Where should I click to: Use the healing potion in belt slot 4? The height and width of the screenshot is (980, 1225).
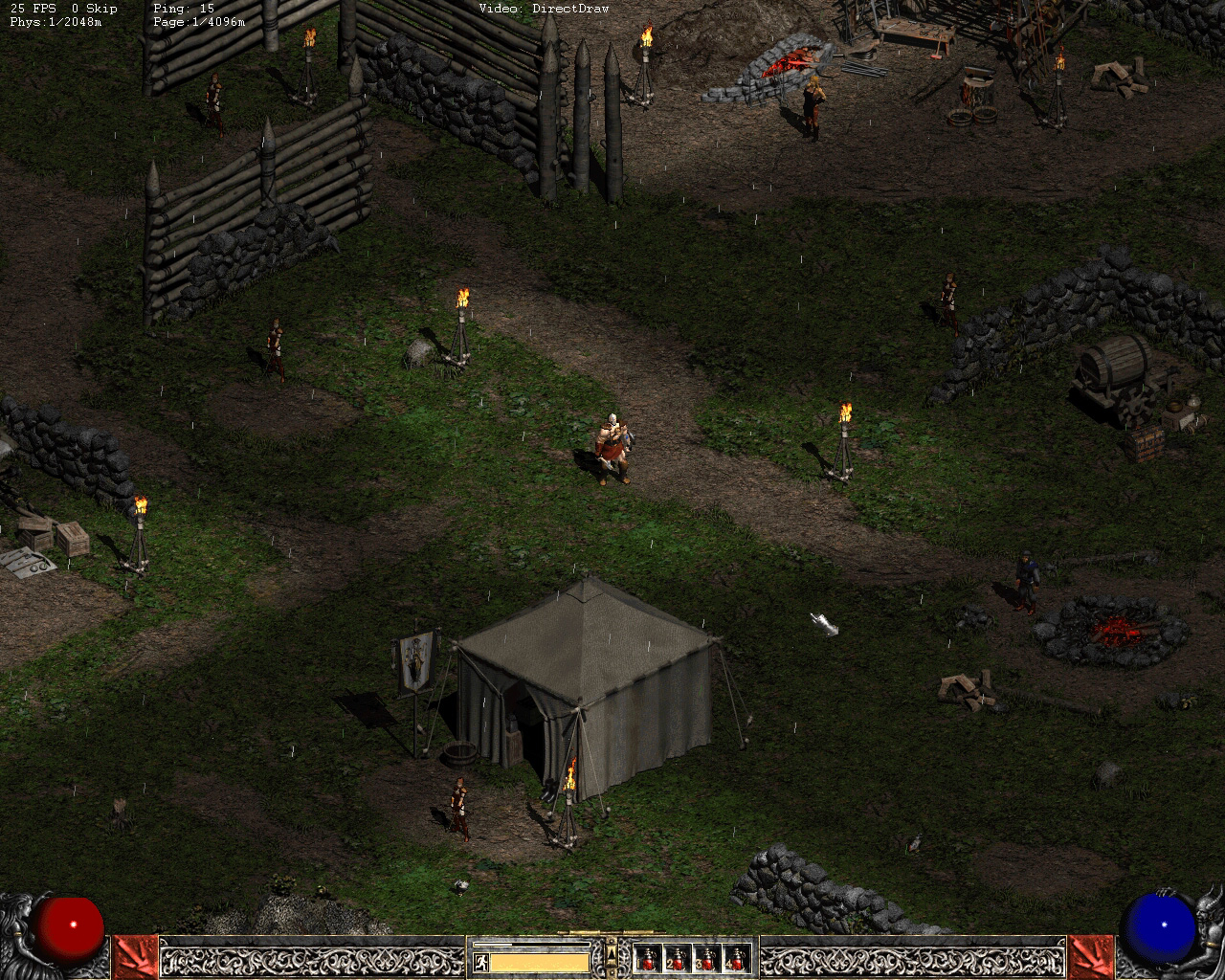point(737,958)
